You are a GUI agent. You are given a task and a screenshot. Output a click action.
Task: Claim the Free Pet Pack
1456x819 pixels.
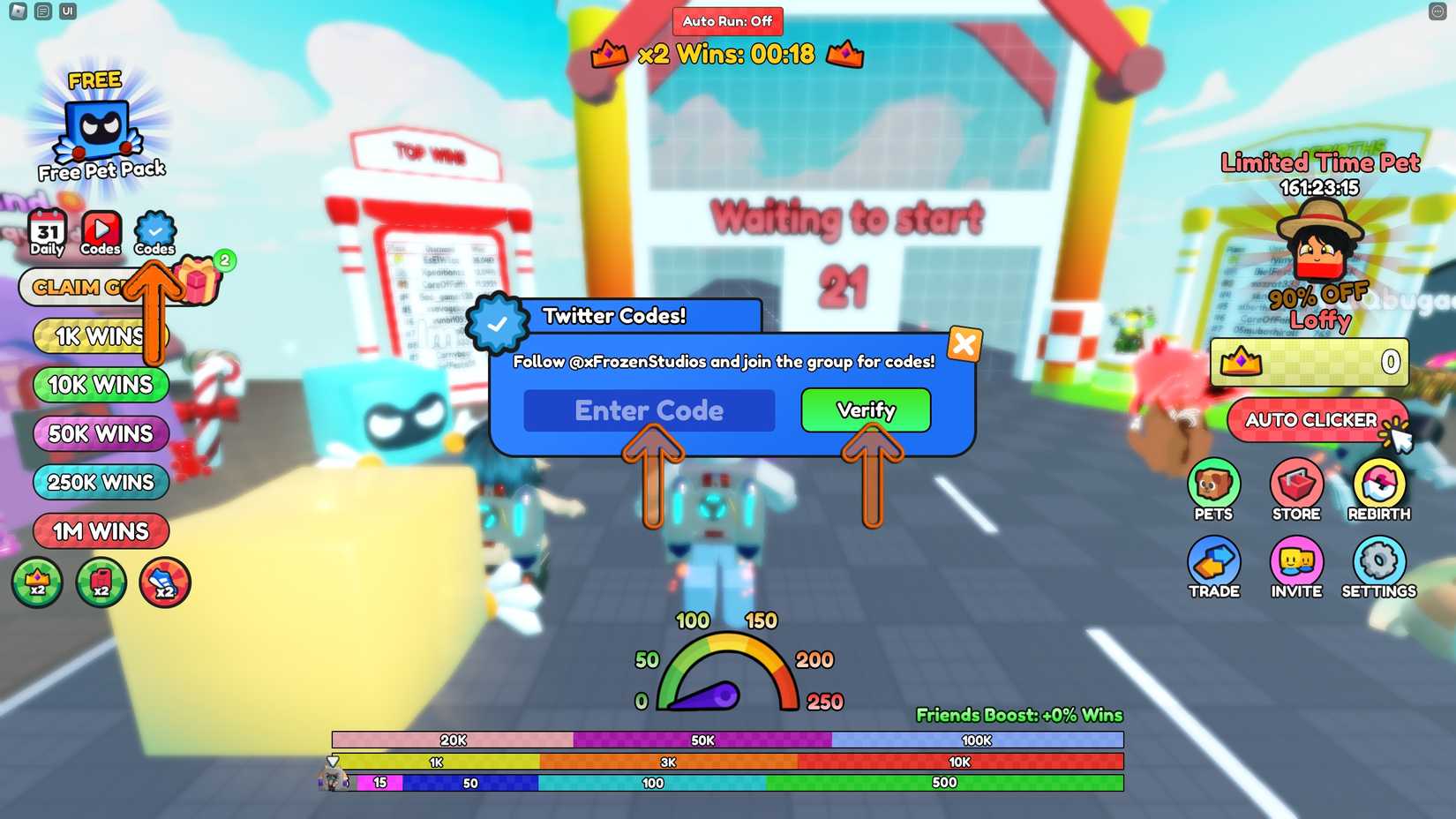pos(97,128)
